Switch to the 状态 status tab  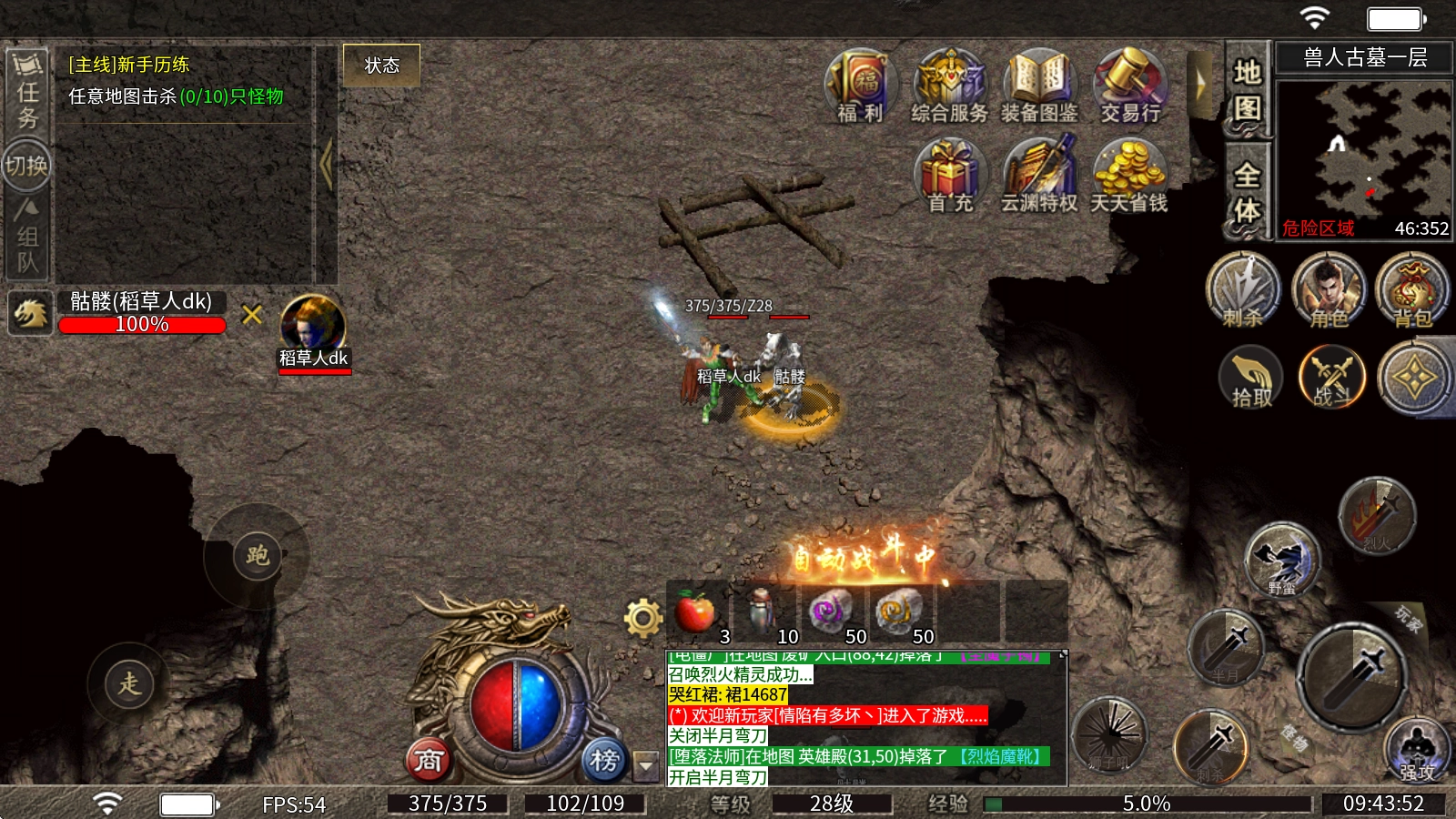pos(381,66)
